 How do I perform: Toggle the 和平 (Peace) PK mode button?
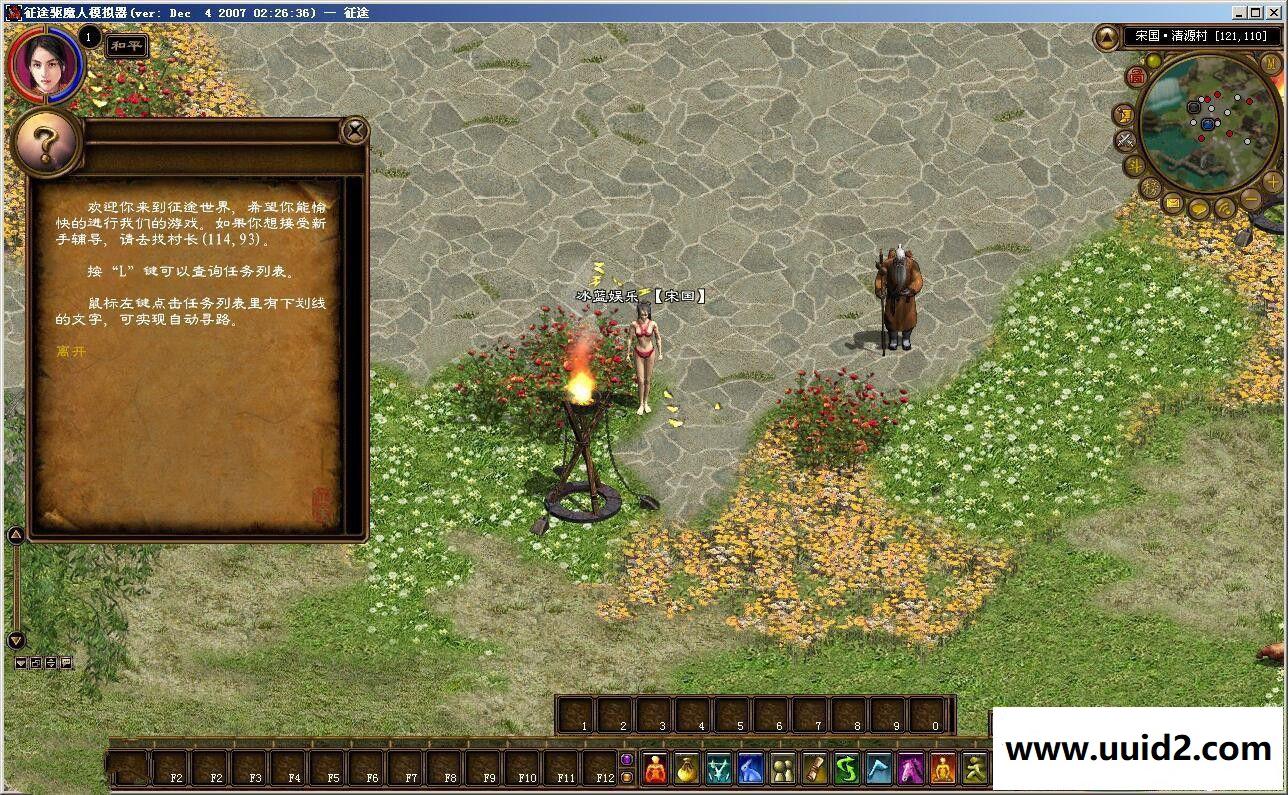[127, 46]
